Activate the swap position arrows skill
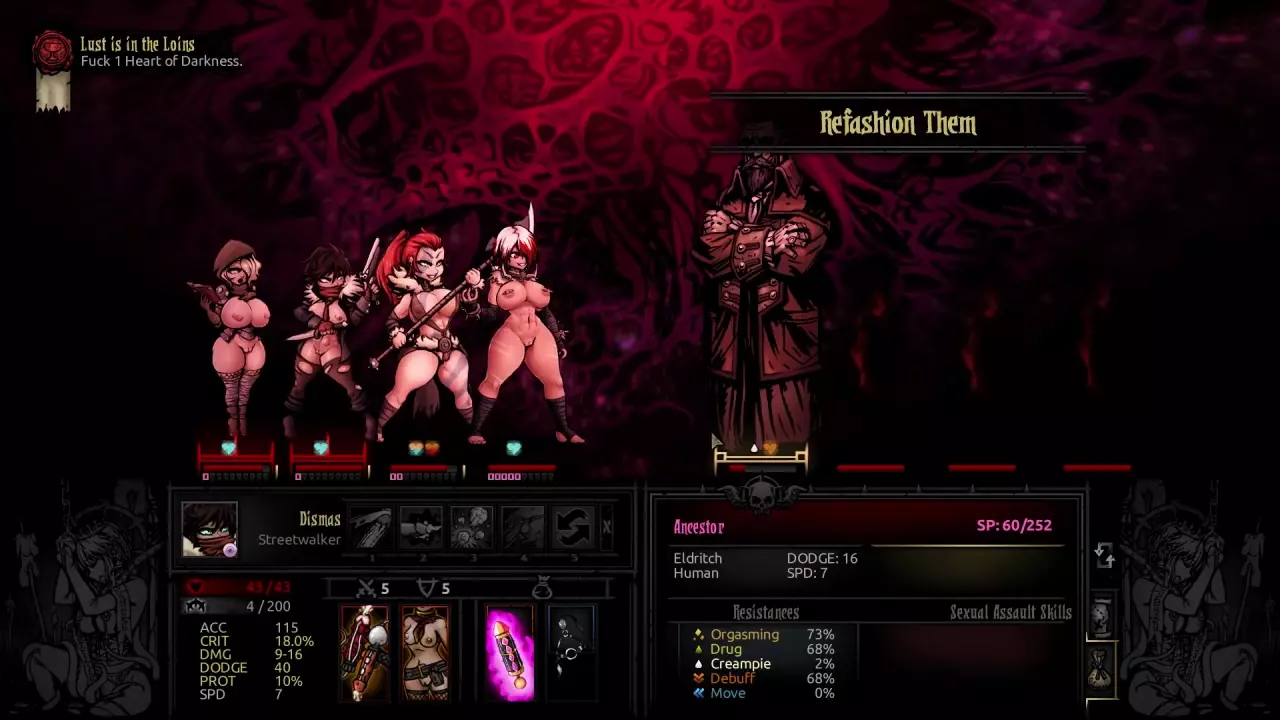The width and height of the screenshot is (1280, 720). tap(573, 527)
